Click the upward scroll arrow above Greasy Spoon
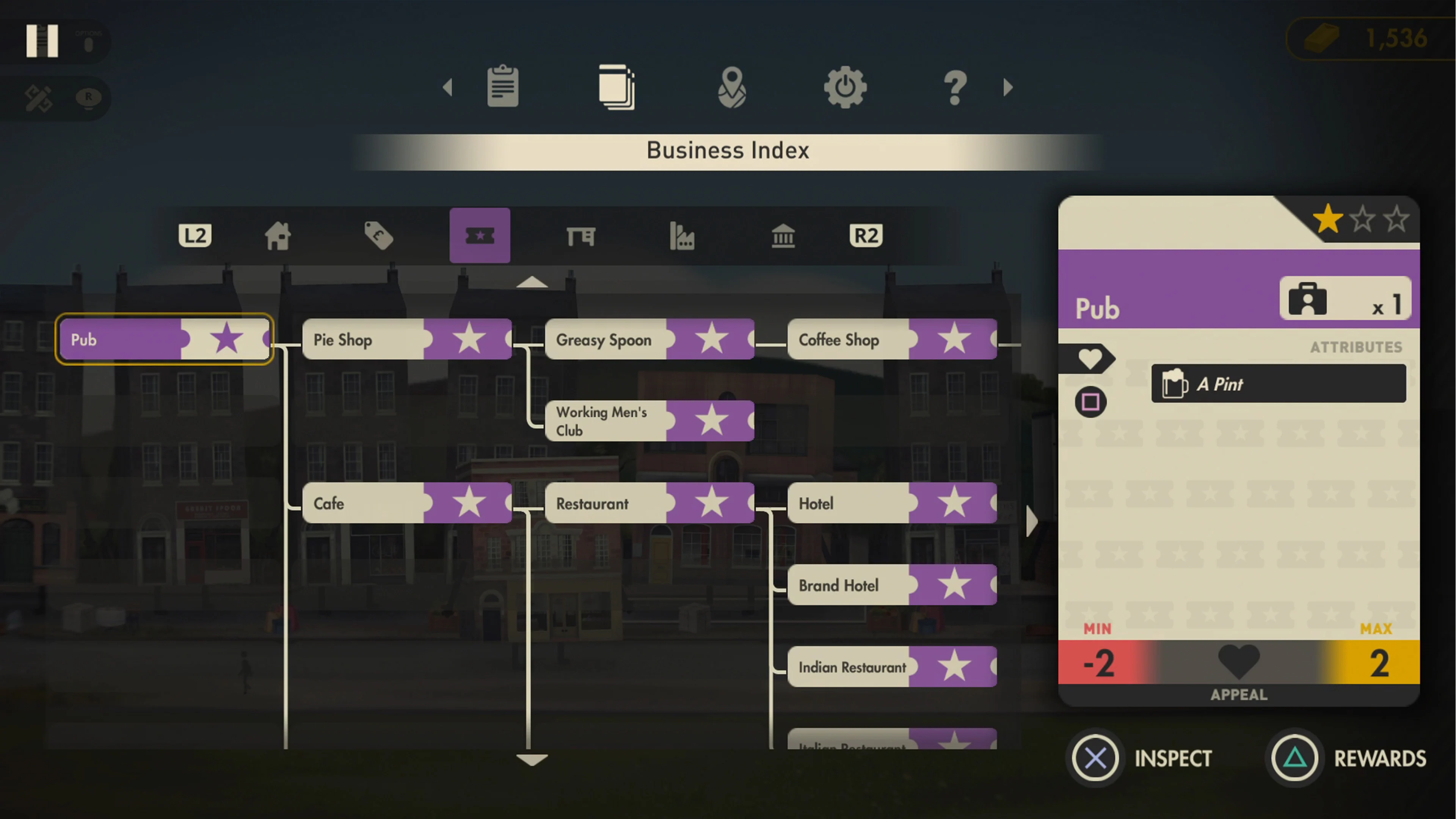Viewport: 1456px width, 819px height. click(x=532, y=282)
